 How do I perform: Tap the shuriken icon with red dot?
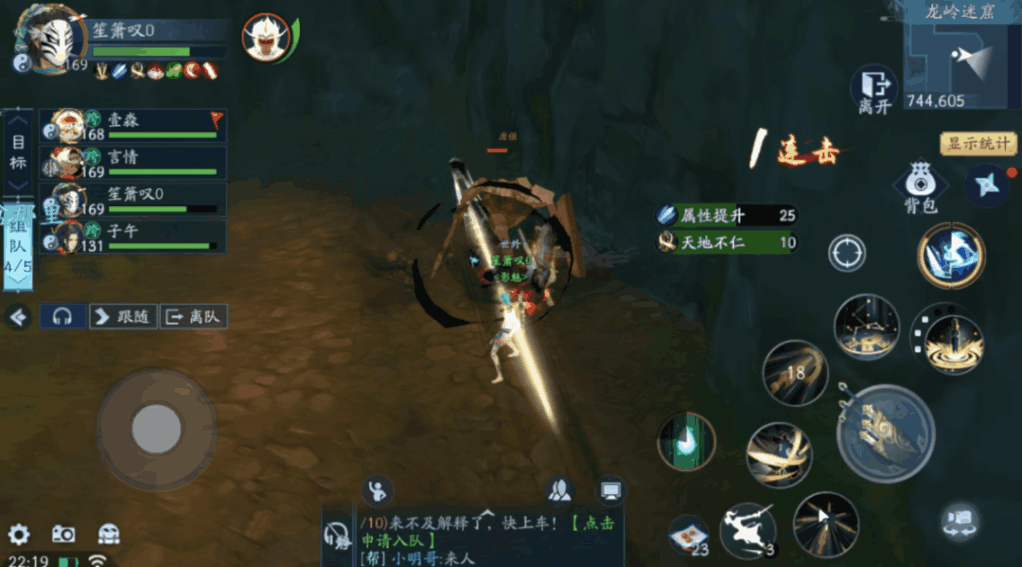[988, 186]
